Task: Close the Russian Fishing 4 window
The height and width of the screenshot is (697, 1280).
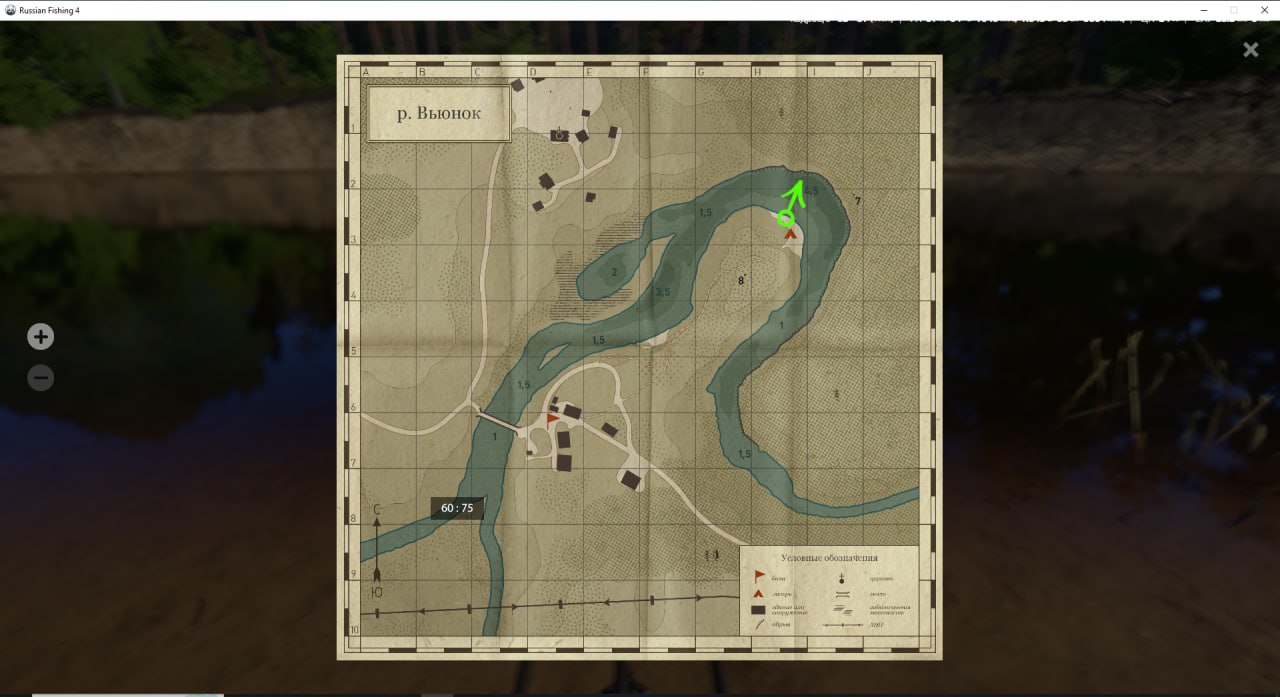Action: 1264,10
